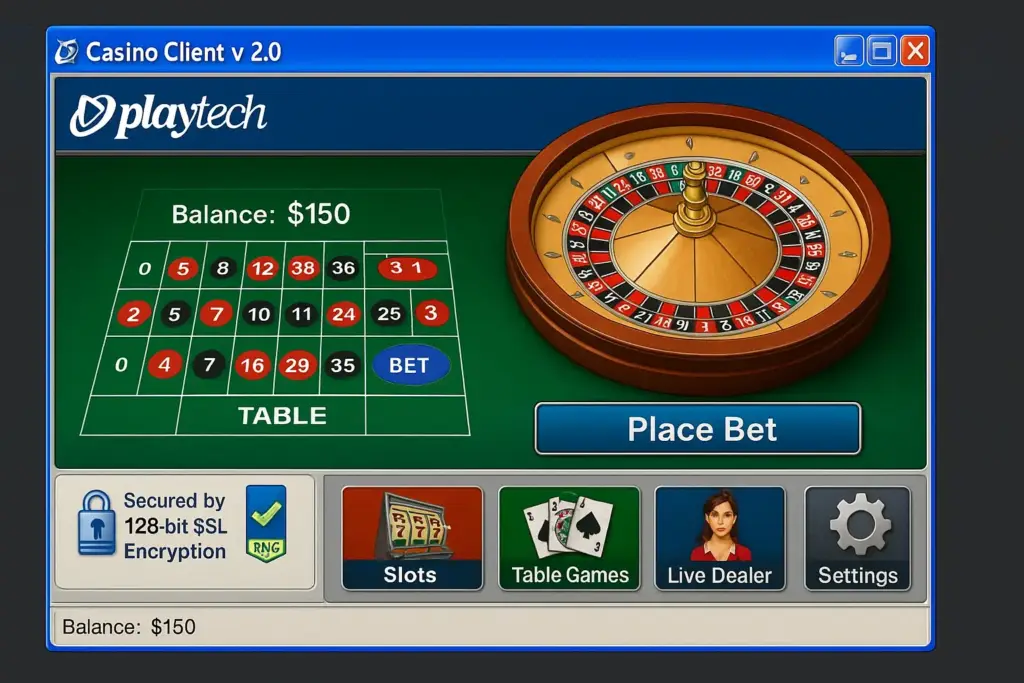The height and width of the screenshot is (683, 1024).
Task: Open the Live Dealer section
Action: 720,538
